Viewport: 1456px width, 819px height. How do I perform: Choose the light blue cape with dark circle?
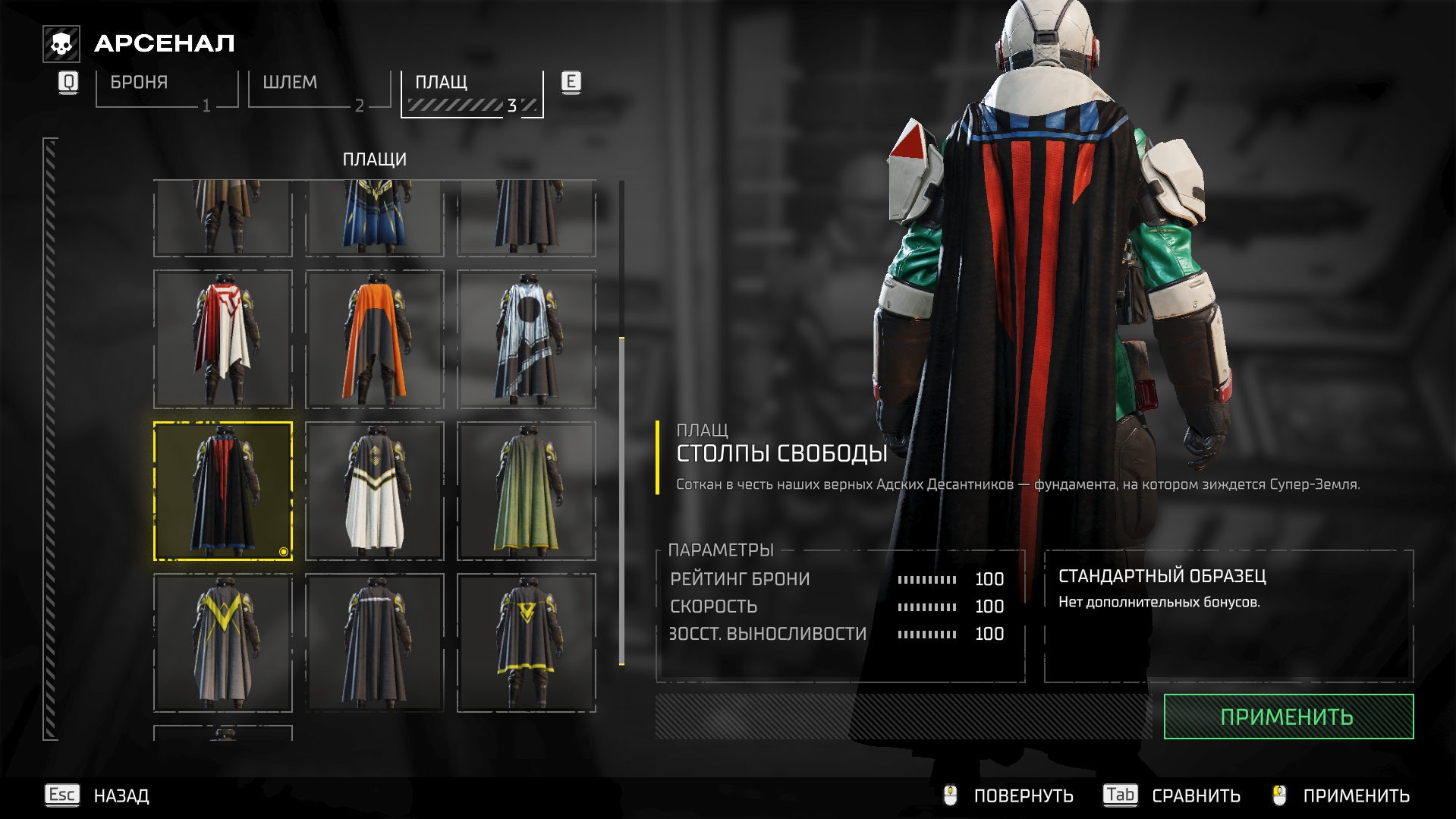[527, 339]
